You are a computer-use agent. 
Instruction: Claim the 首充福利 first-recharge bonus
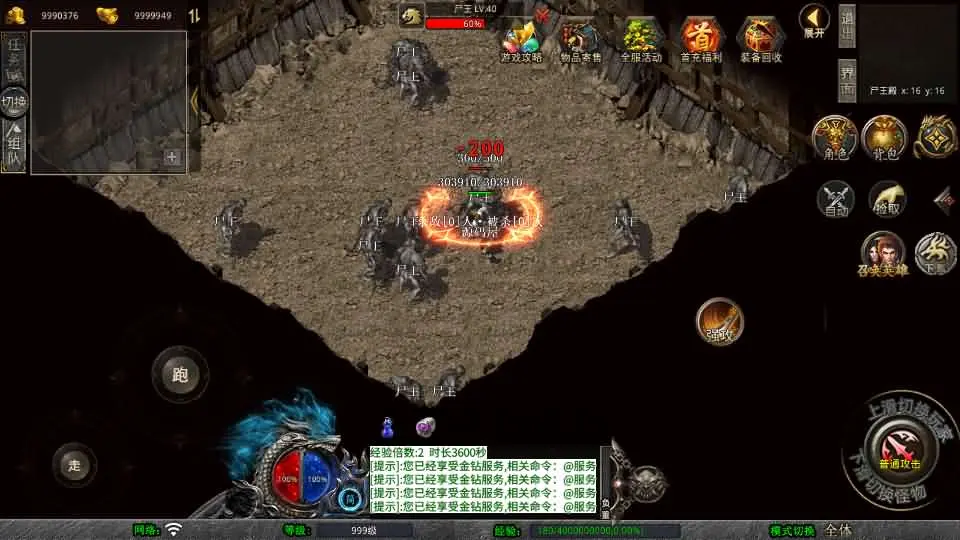click(x=701, y=40)
